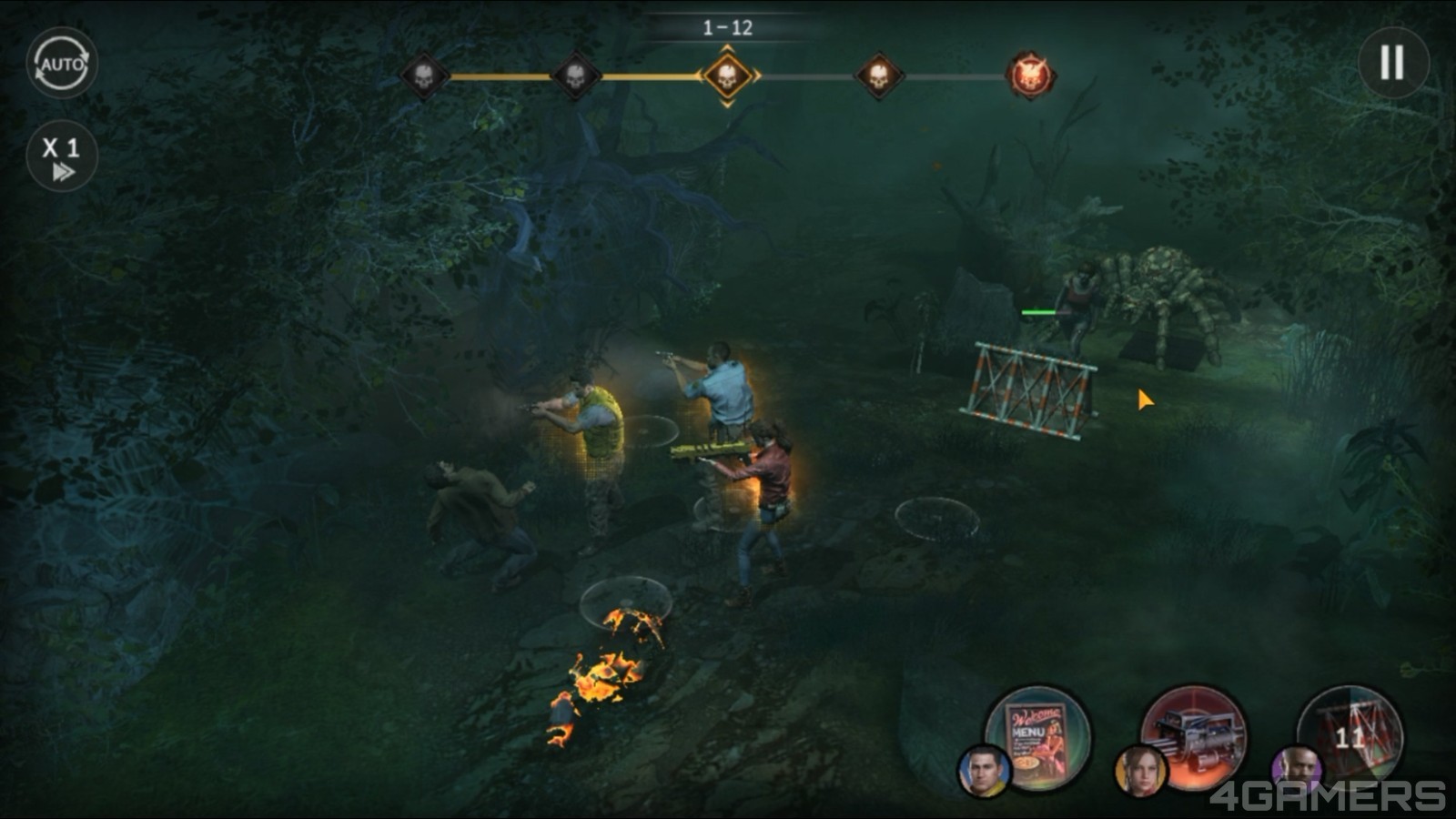Viewport: 1456px width, 819px height.
Task: Toggle the AUTO battle button
Action: pos(62,64)
